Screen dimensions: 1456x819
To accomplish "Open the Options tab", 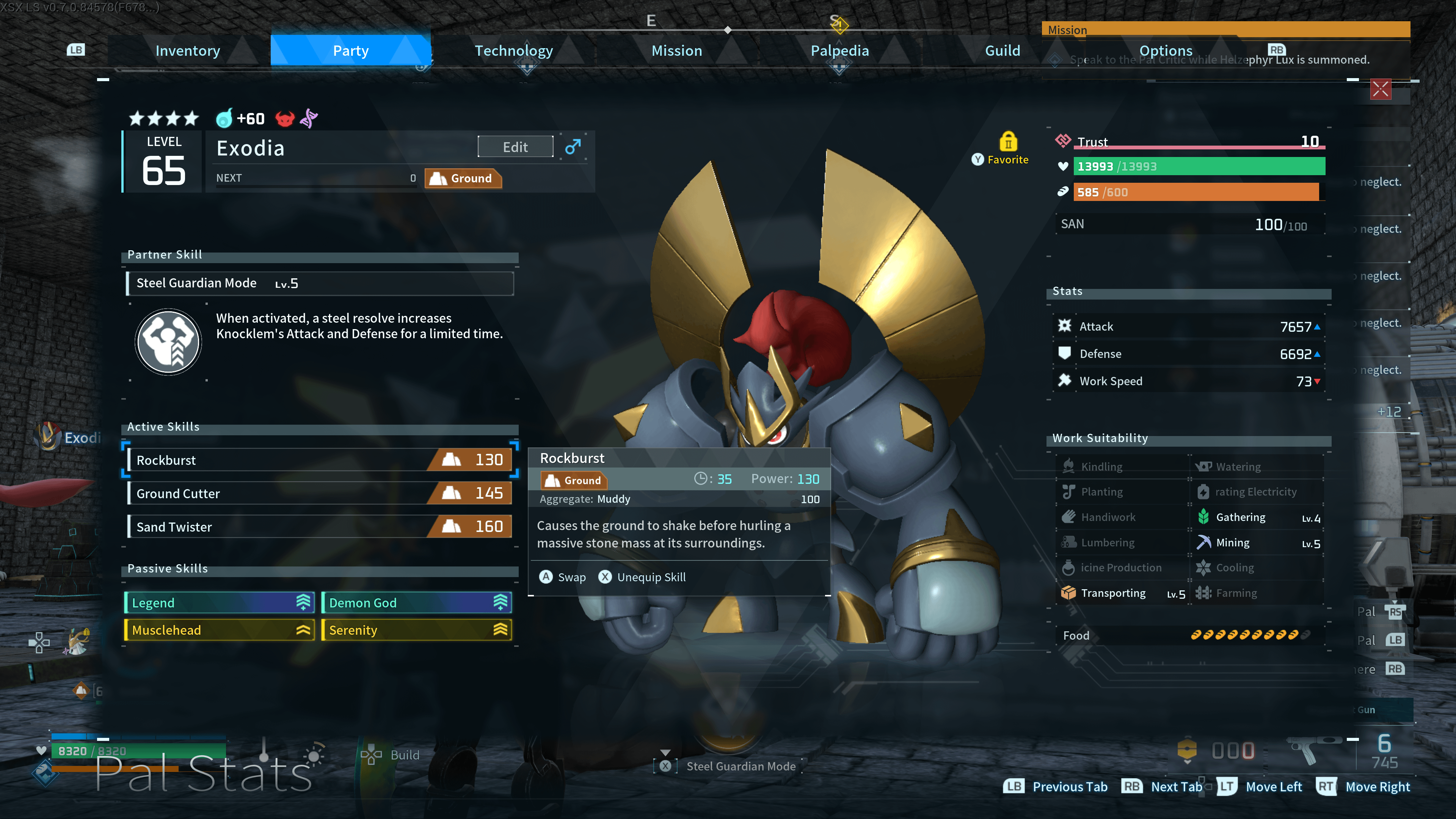I will tap(1166, 51).
